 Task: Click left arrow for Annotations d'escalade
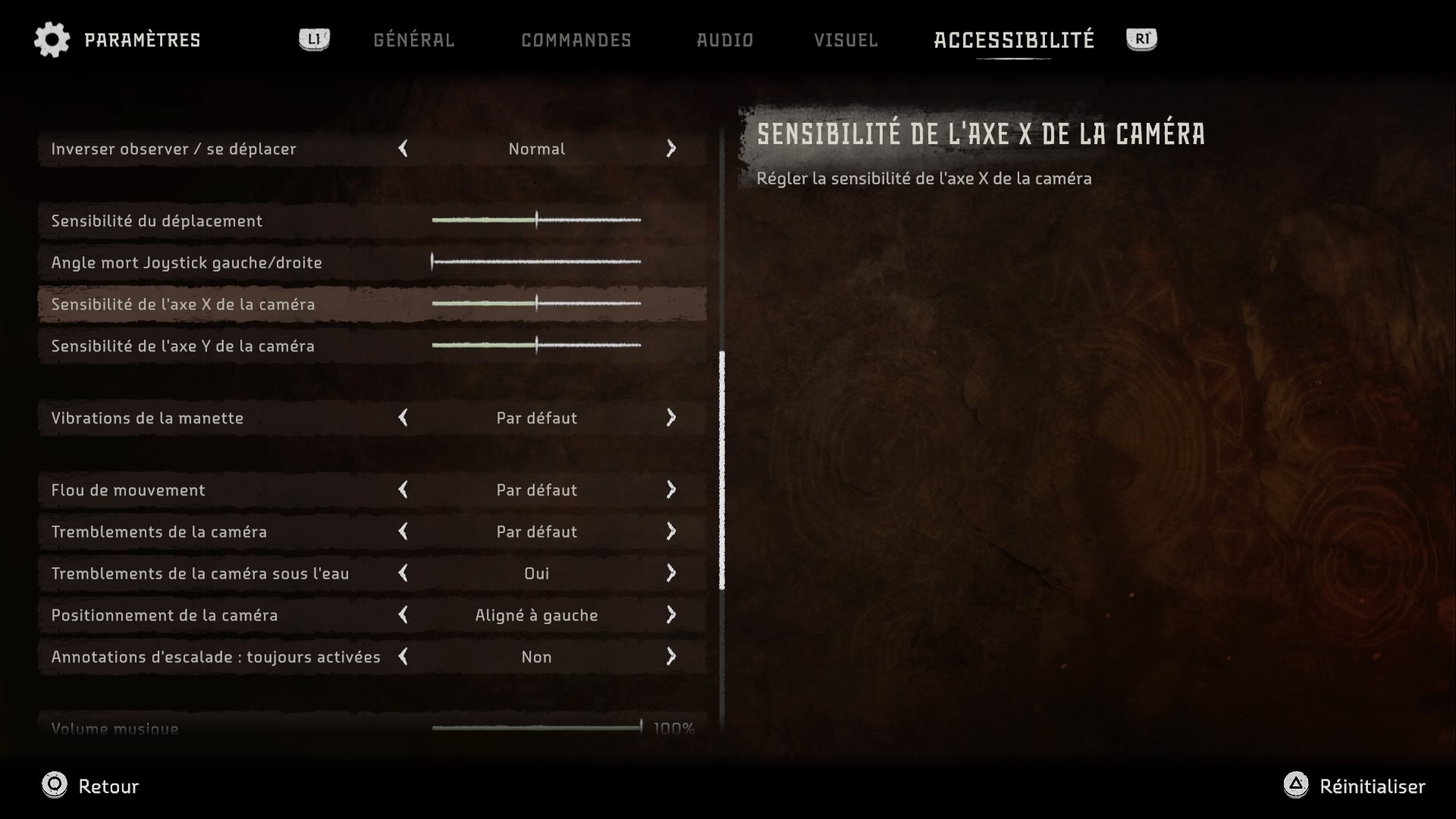coord(403,657)
